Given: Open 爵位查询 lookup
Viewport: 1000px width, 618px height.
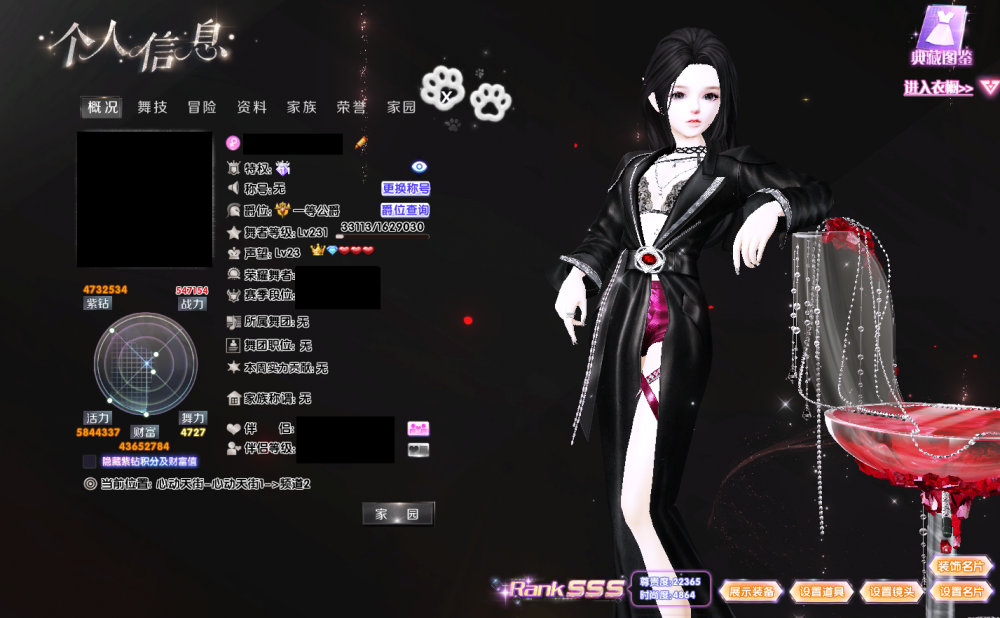Looking at the screenshot, I should point(406,210).
